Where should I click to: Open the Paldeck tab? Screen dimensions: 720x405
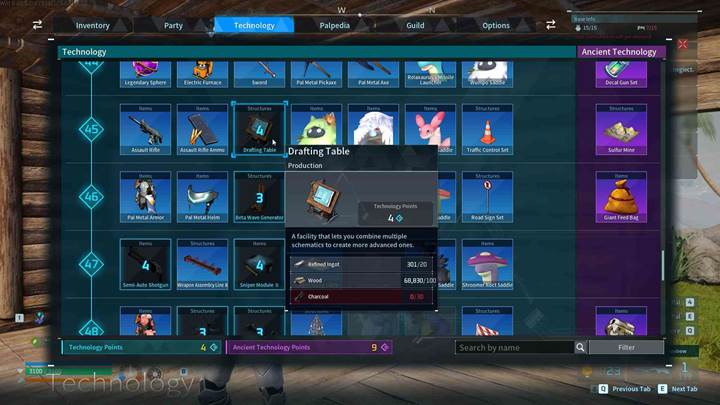(334, 25)
